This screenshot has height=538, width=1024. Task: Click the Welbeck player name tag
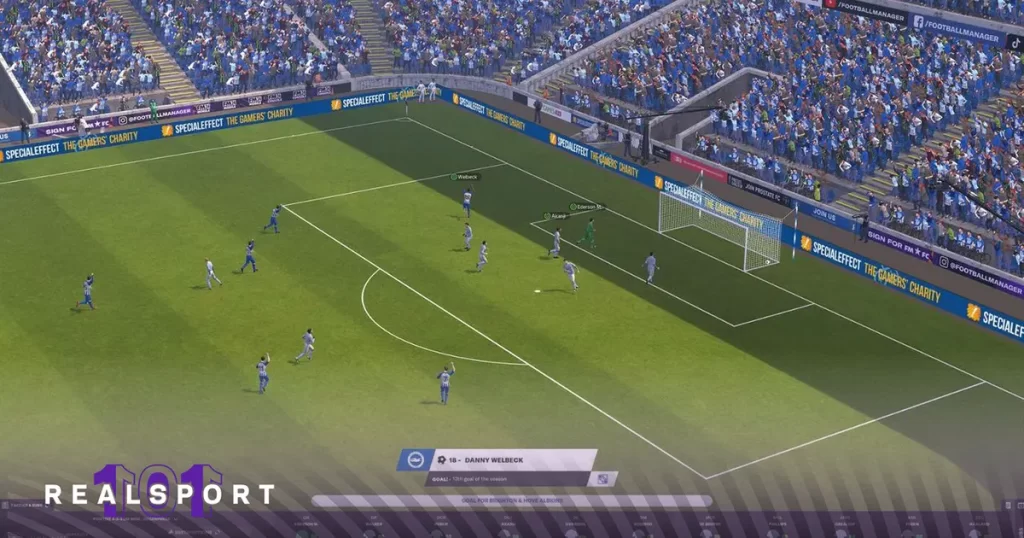click(465, 177)
